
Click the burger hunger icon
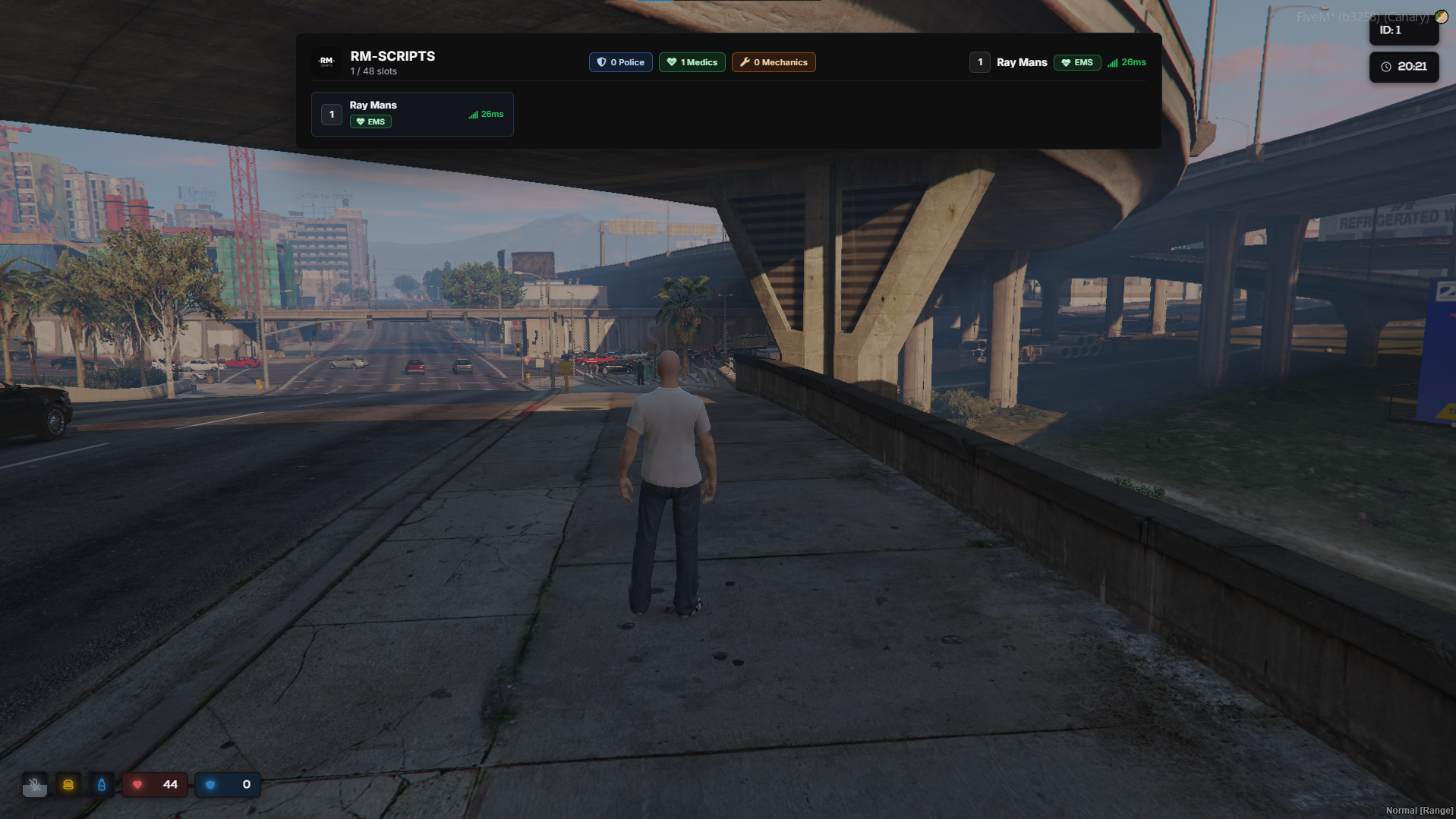68,785
